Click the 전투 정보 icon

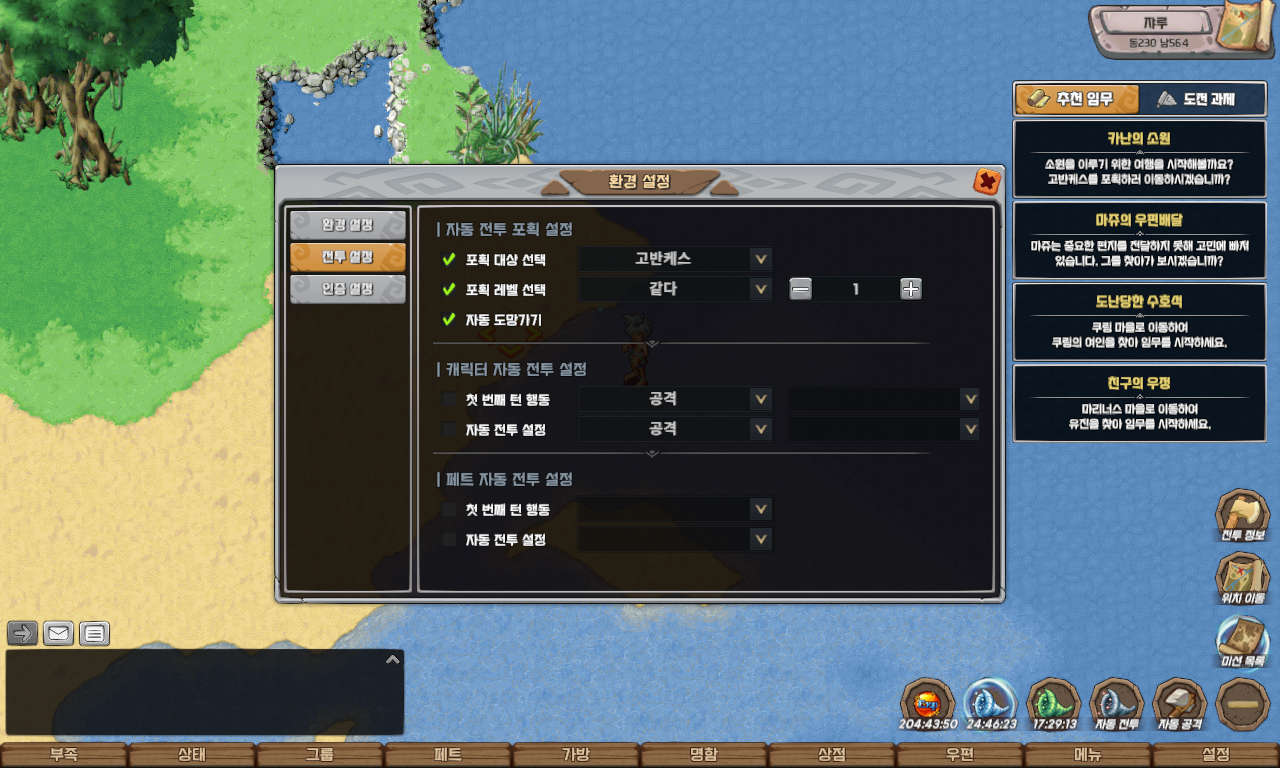click(1242, 516)
